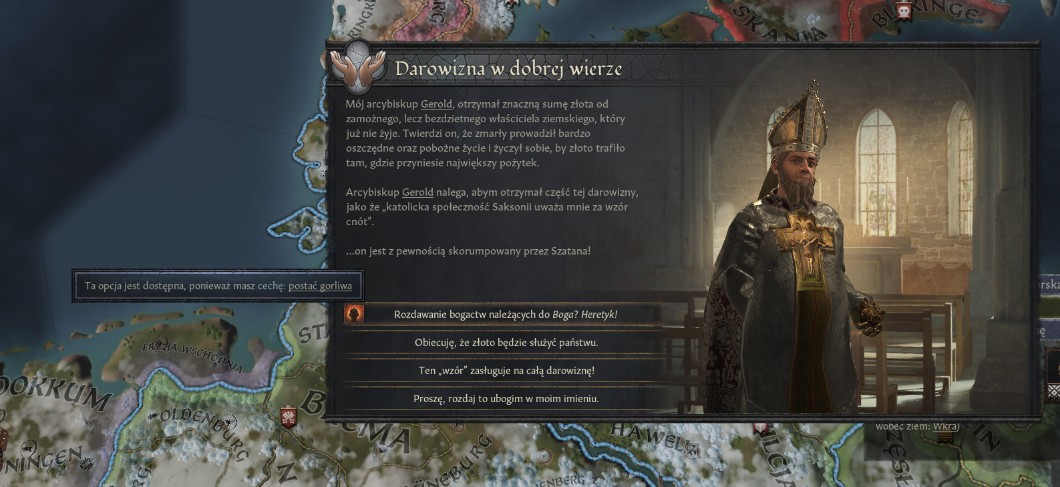Pick 'Ten wzór zasługuje na całą darowiznę!'
Viewport: 1060px width, 487px height.
click(x=506, y=371)
